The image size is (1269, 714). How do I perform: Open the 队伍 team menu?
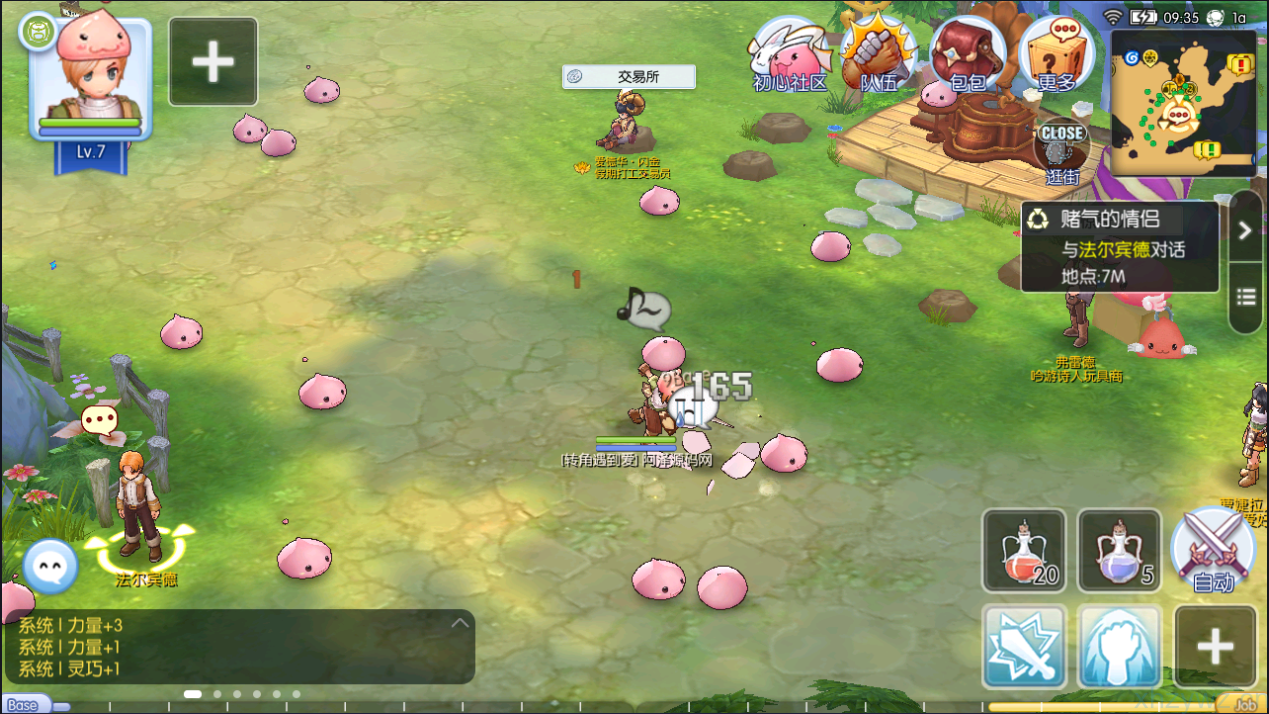[878, 55]
